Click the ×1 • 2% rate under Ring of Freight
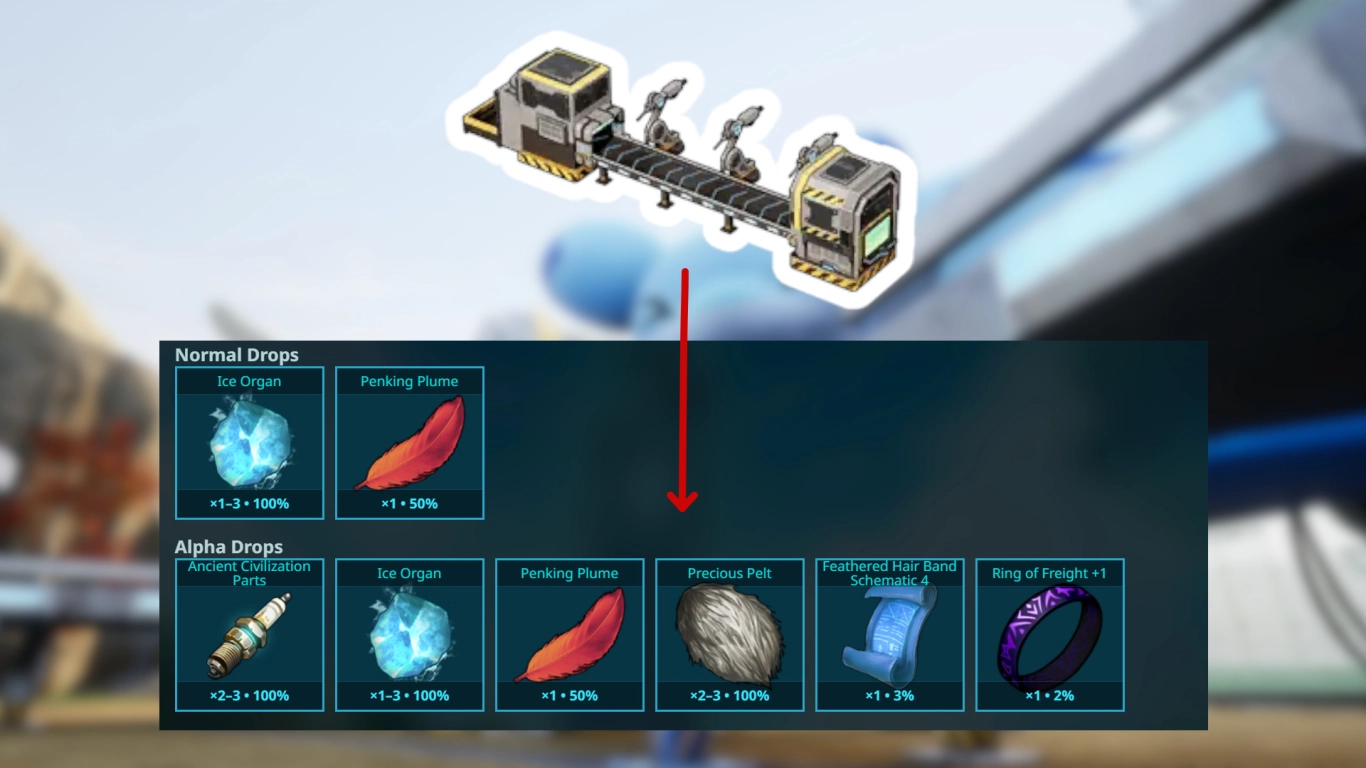The height and width of the screenshot is (768, 1366). (x=1050, y=695)
